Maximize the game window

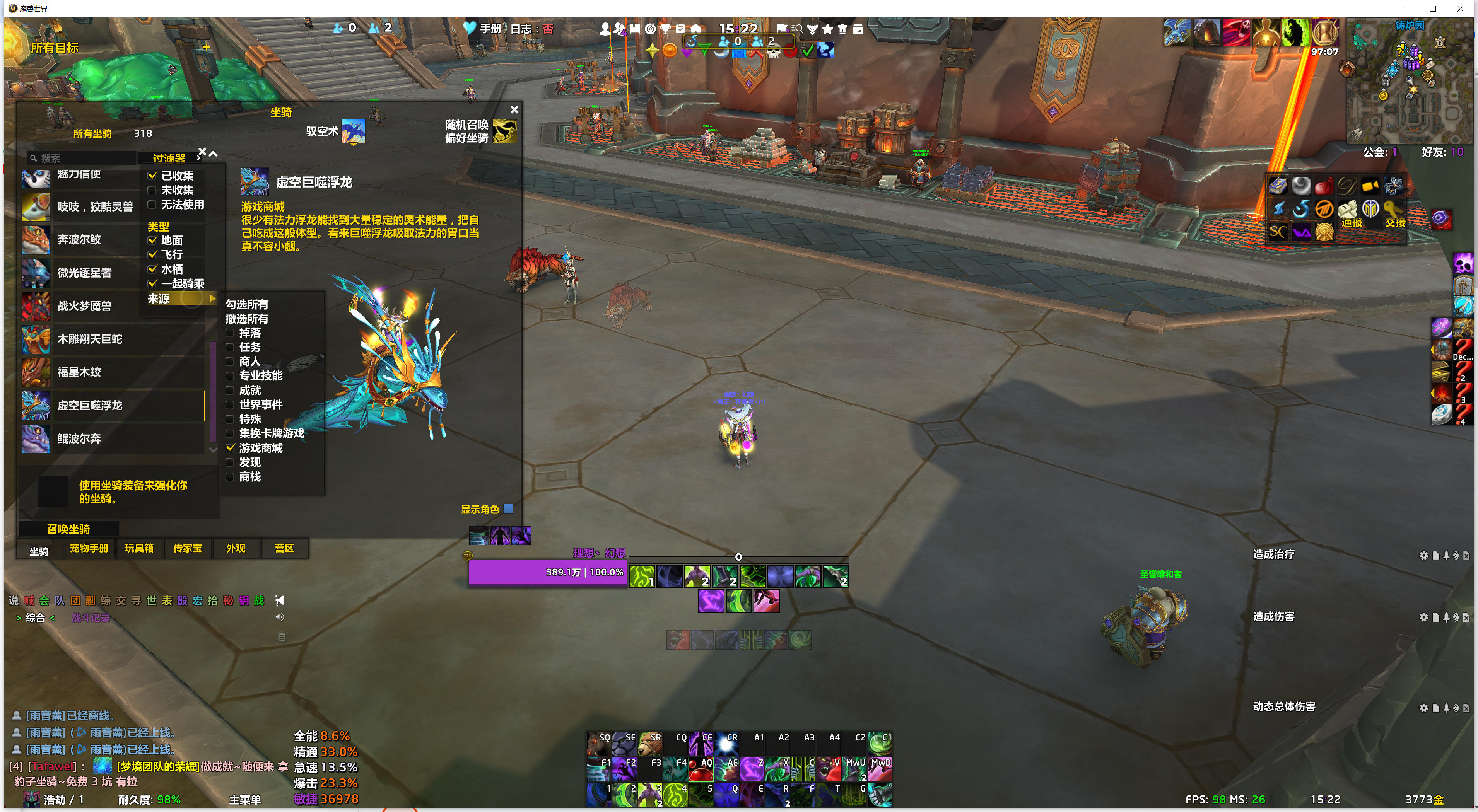point(1433,9)
